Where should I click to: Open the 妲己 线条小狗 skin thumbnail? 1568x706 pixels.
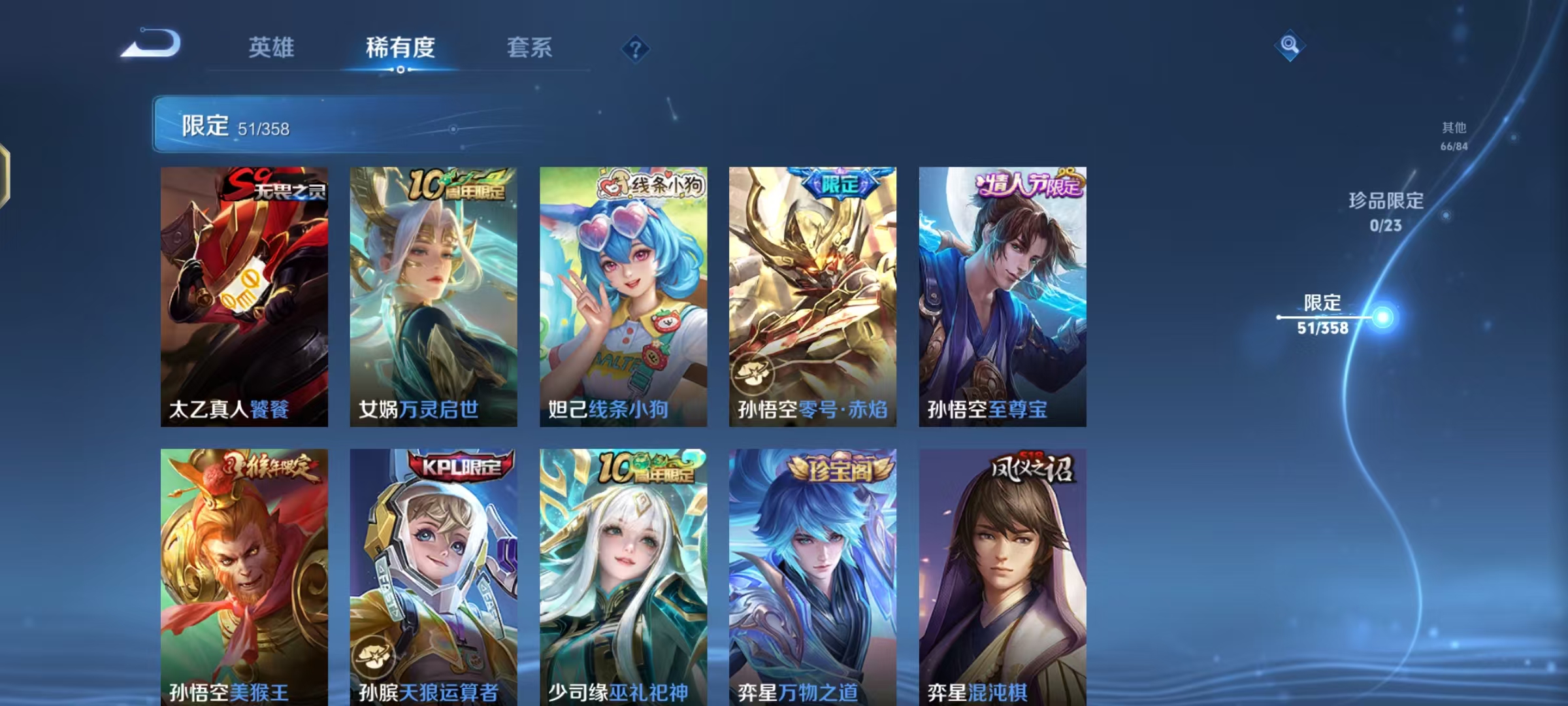[x=622, y=294]
